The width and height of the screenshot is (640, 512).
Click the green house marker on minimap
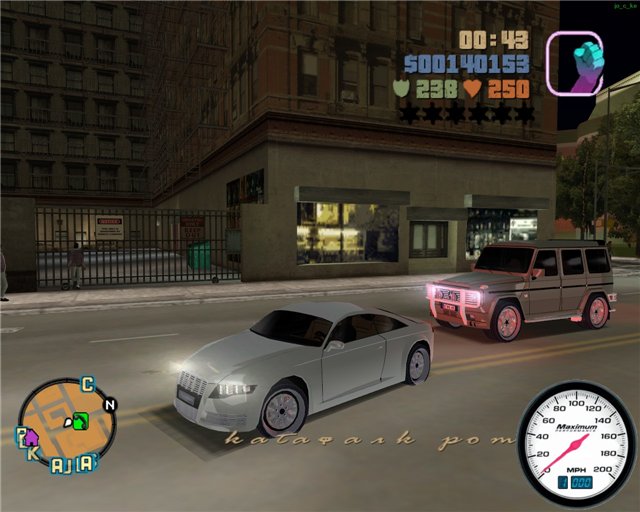coord(82,419)
